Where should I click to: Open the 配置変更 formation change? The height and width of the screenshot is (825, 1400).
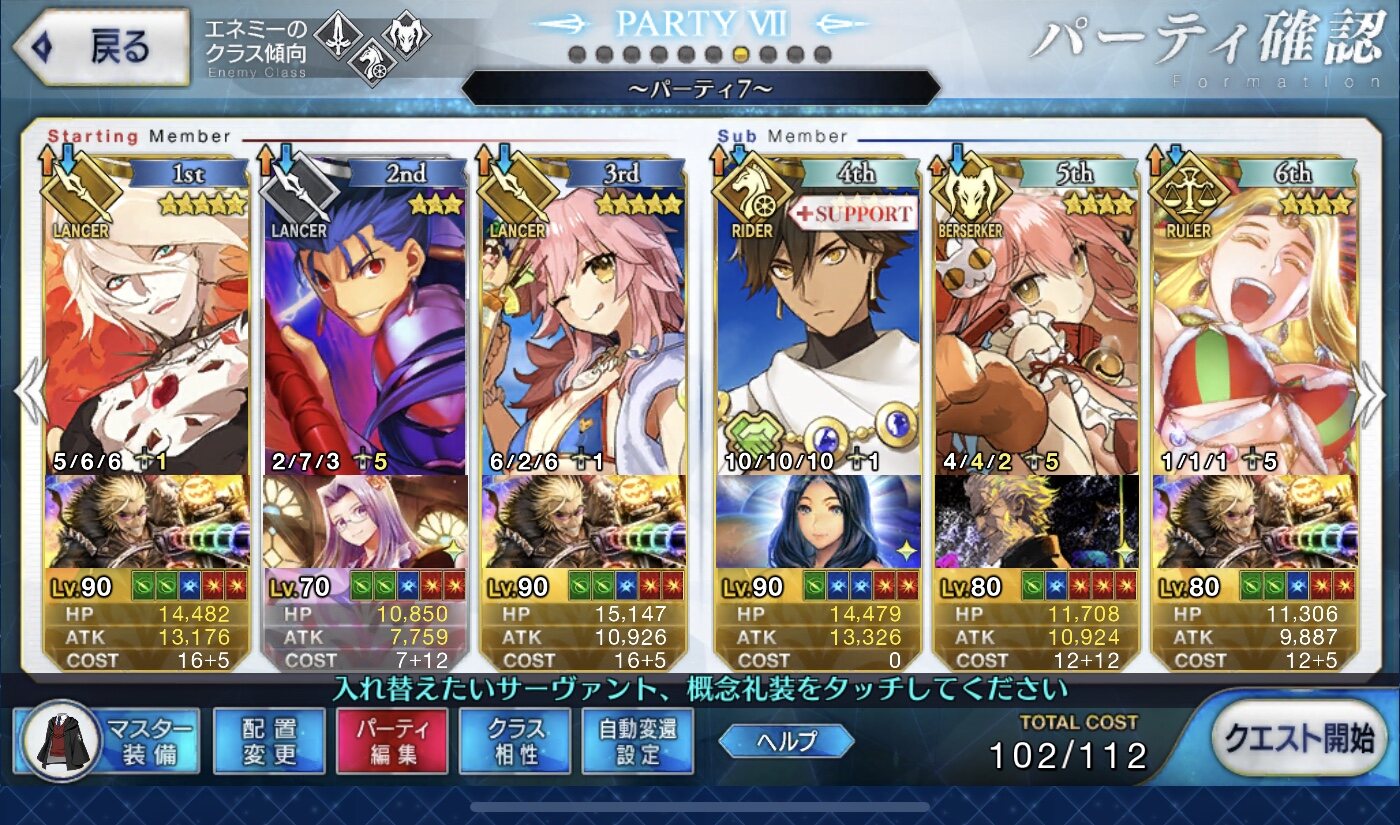point(268,741)
